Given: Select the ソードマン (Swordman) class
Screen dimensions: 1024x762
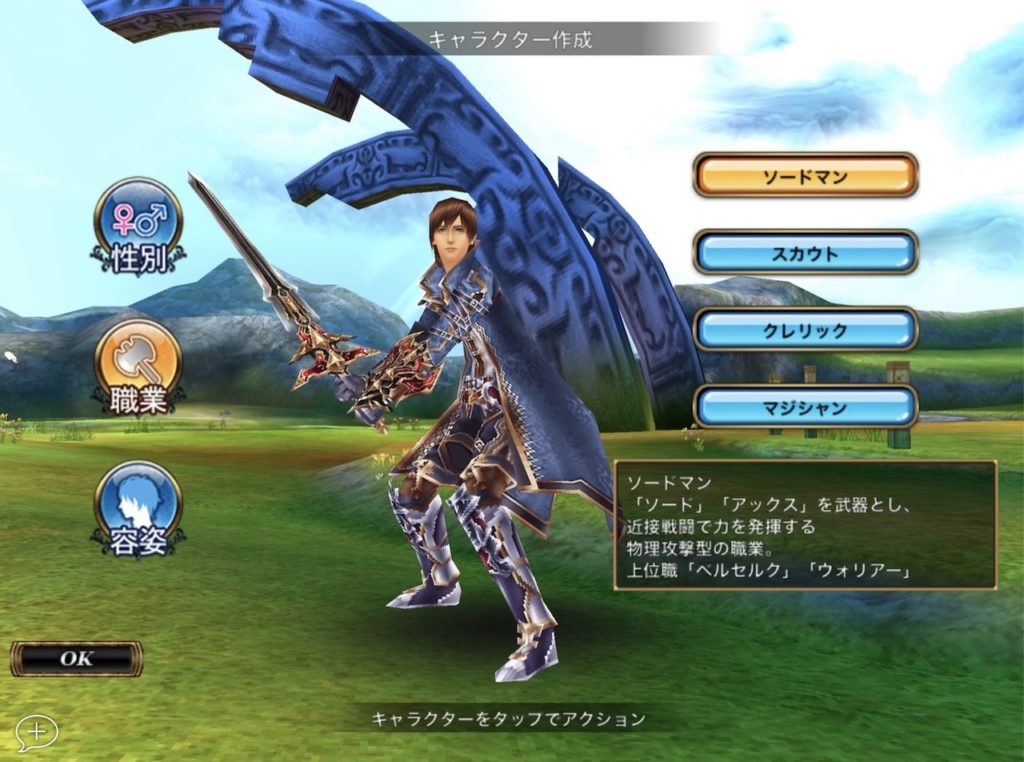Looking at the screenshot, I should coord(805,177).
